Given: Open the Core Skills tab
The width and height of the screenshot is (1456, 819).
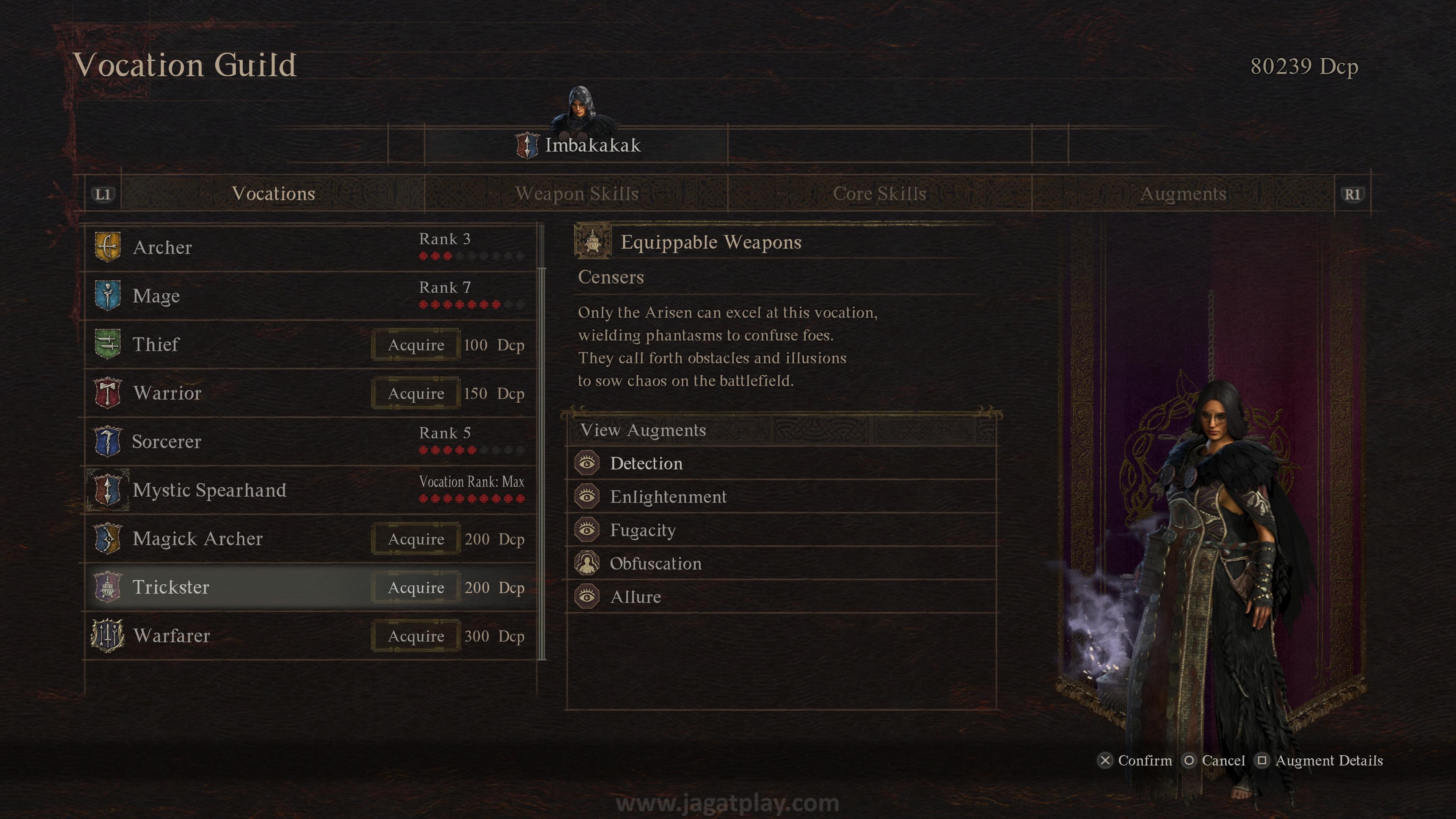Looking at the screenshot, I should (x=880, y=194).
